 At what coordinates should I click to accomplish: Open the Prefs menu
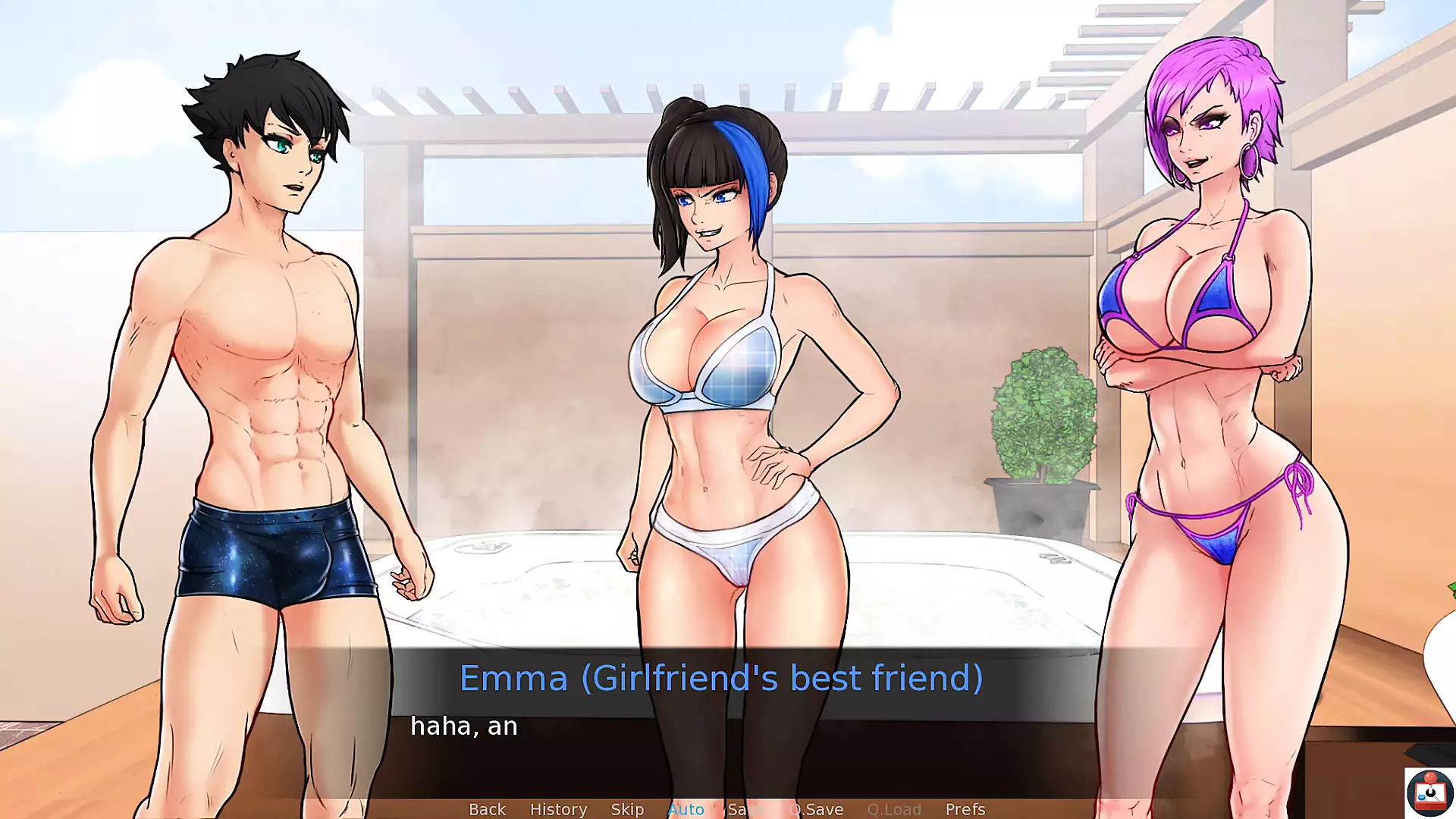coord(965,809)
